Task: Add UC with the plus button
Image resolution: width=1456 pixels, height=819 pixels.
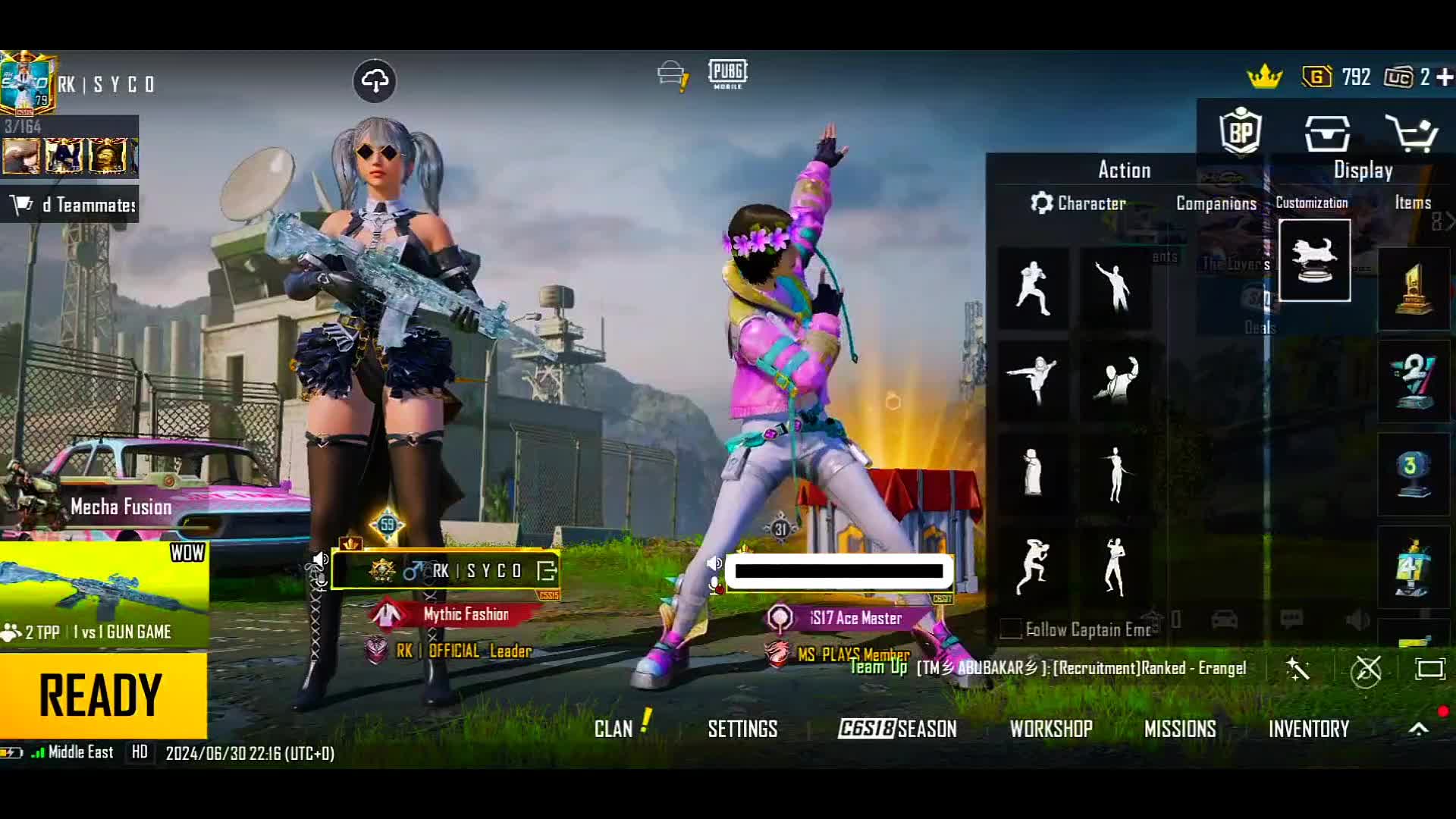Action: coord(1445,77)
